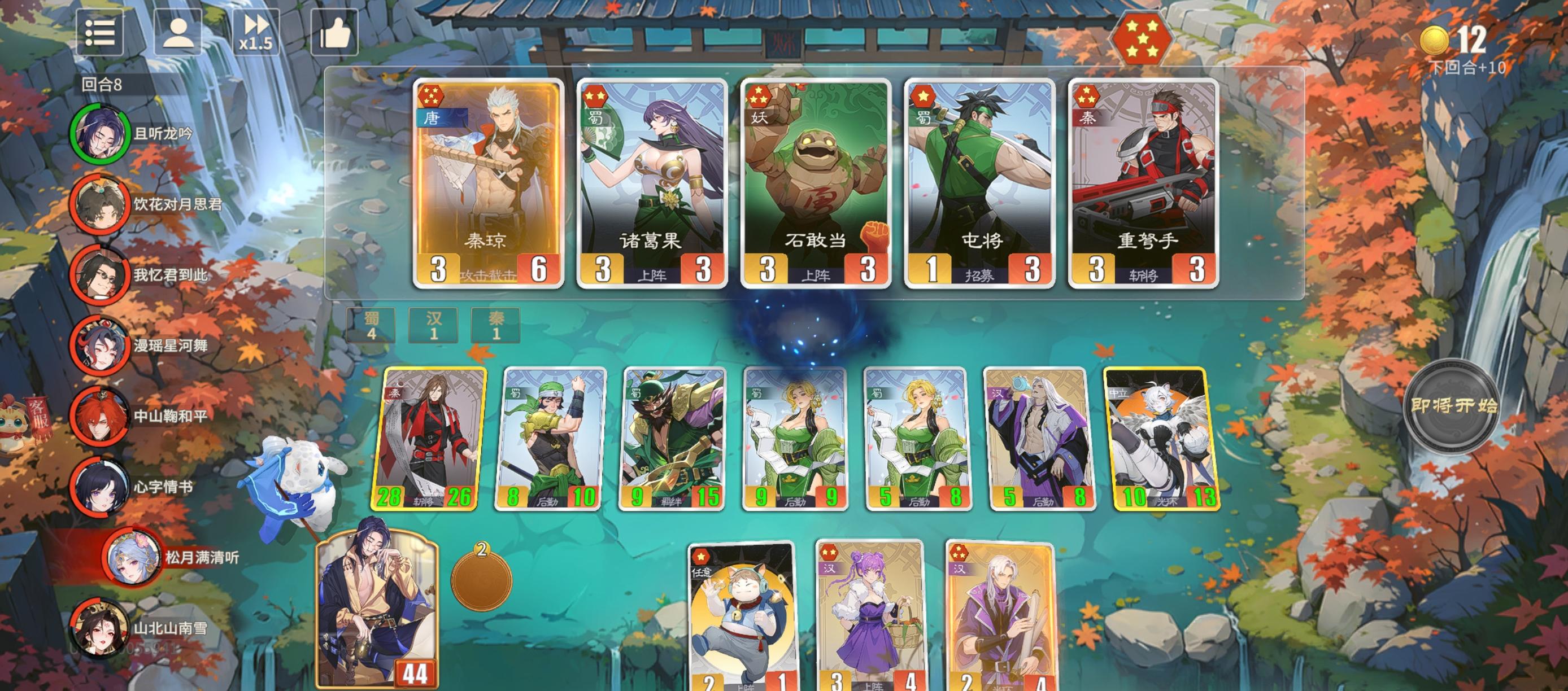Screen dimensions: 1568x691
Task: Open the battle log list icon
Action: tap(102, 34)
